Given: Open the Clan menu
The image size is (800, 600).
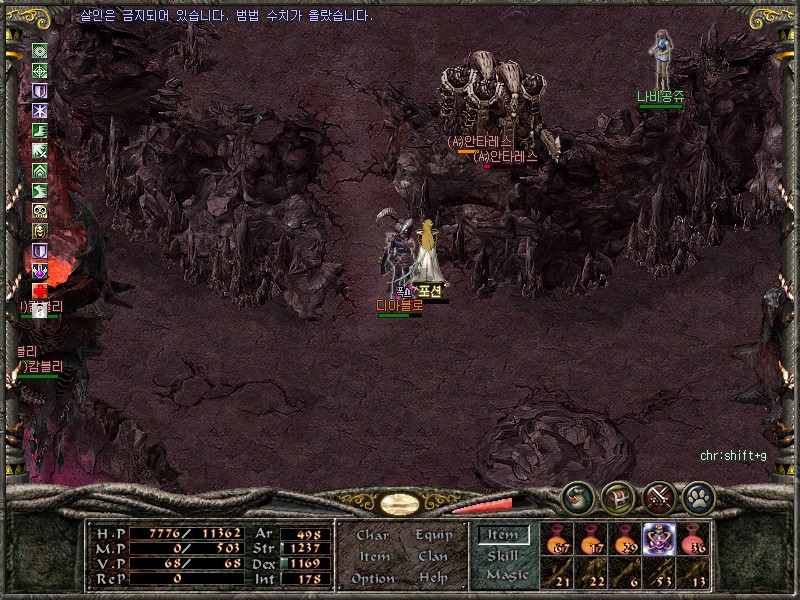Looking at the screenshot, I should pos(433,557).
